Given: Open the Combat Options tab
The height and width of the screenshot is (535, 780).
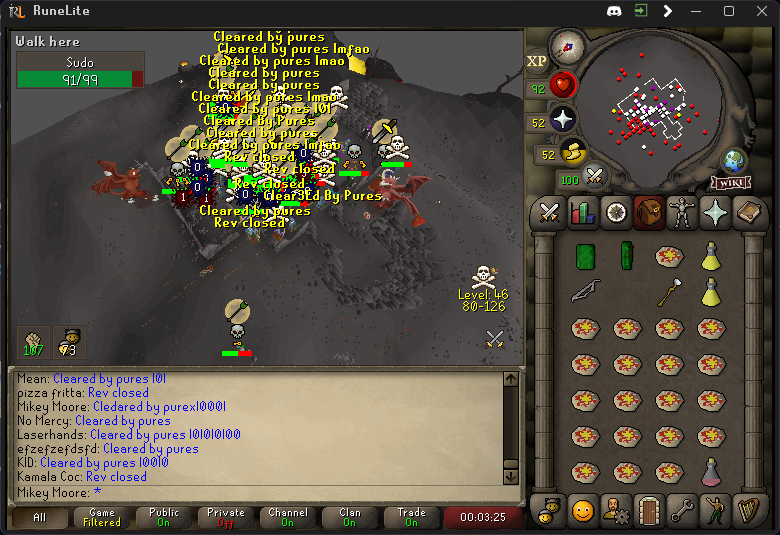Looking at the screenshot, I should click(x=549, y=213).
